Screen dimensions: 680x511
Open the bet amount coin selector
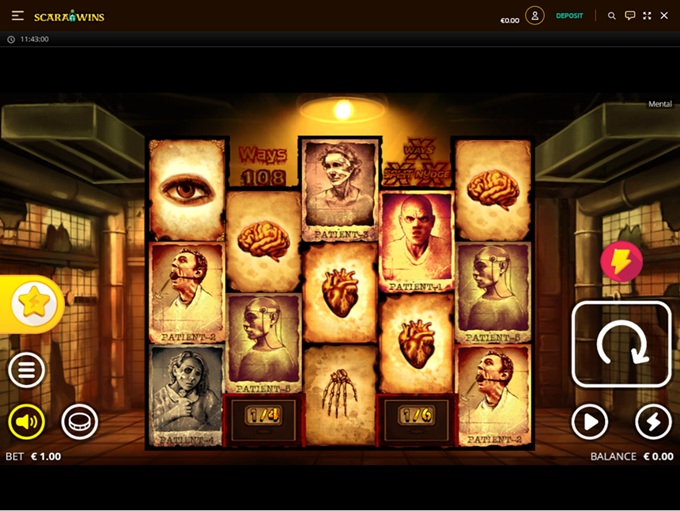point(80,422)
